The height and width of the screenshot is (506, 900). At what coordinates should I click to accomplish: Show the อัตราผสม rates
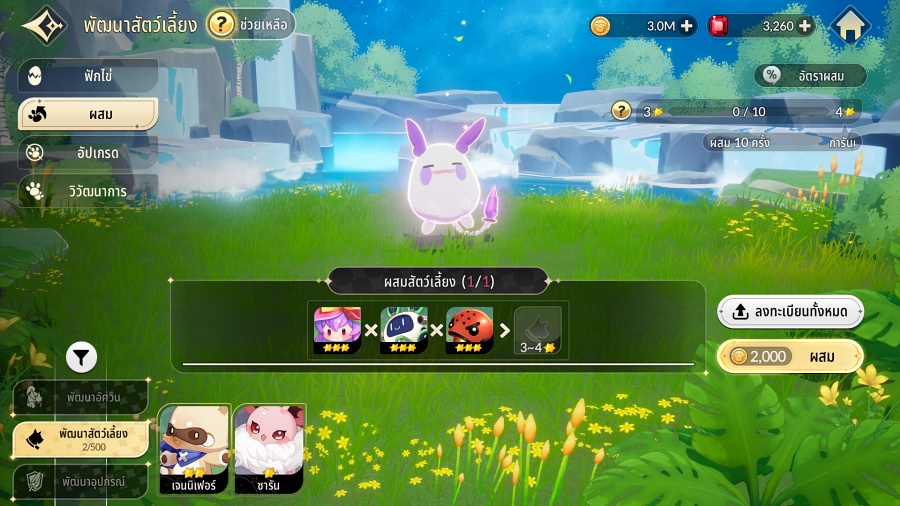[809, 74]
